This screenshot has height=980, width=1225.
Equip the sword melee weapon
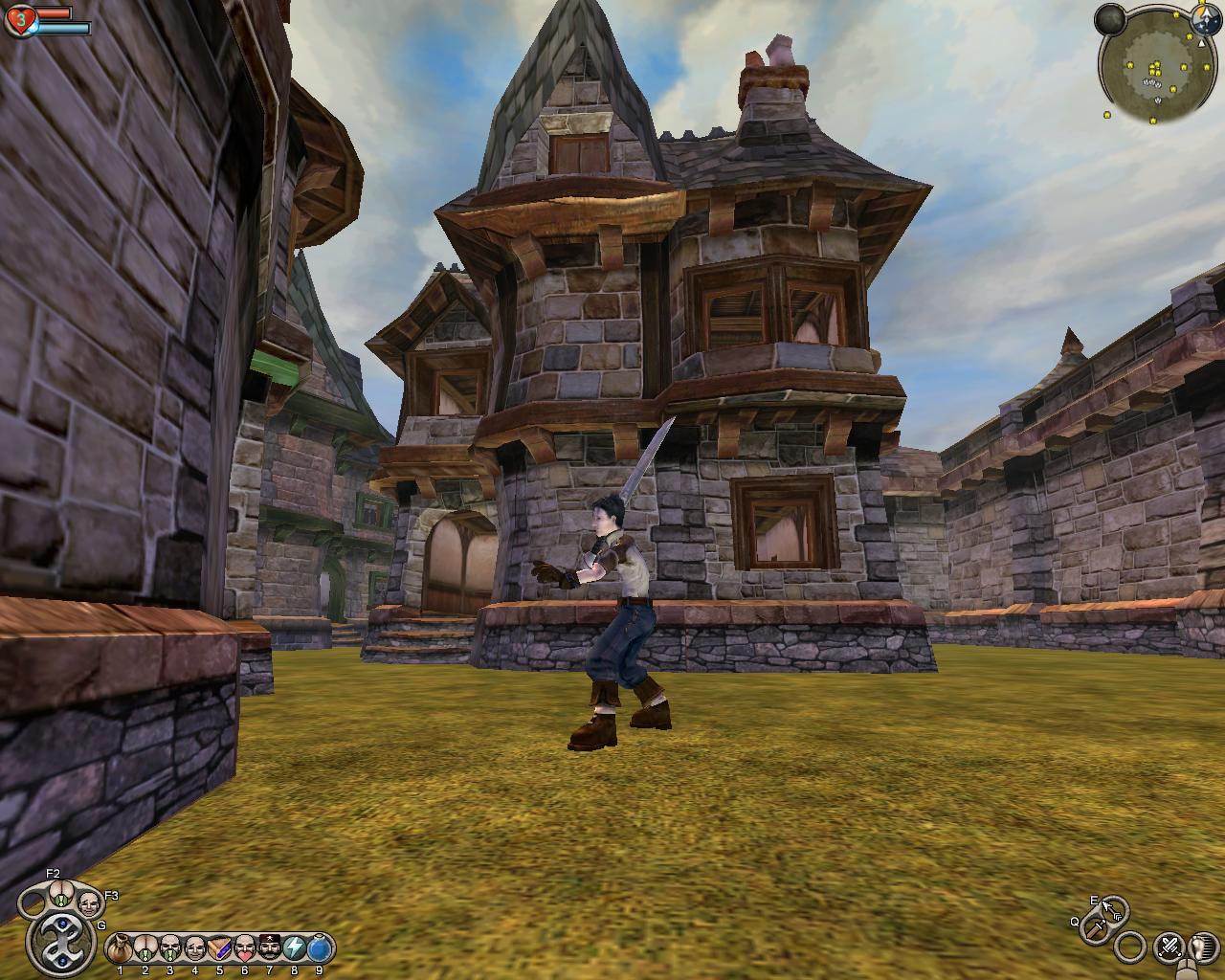click(x=1097, y=928)
